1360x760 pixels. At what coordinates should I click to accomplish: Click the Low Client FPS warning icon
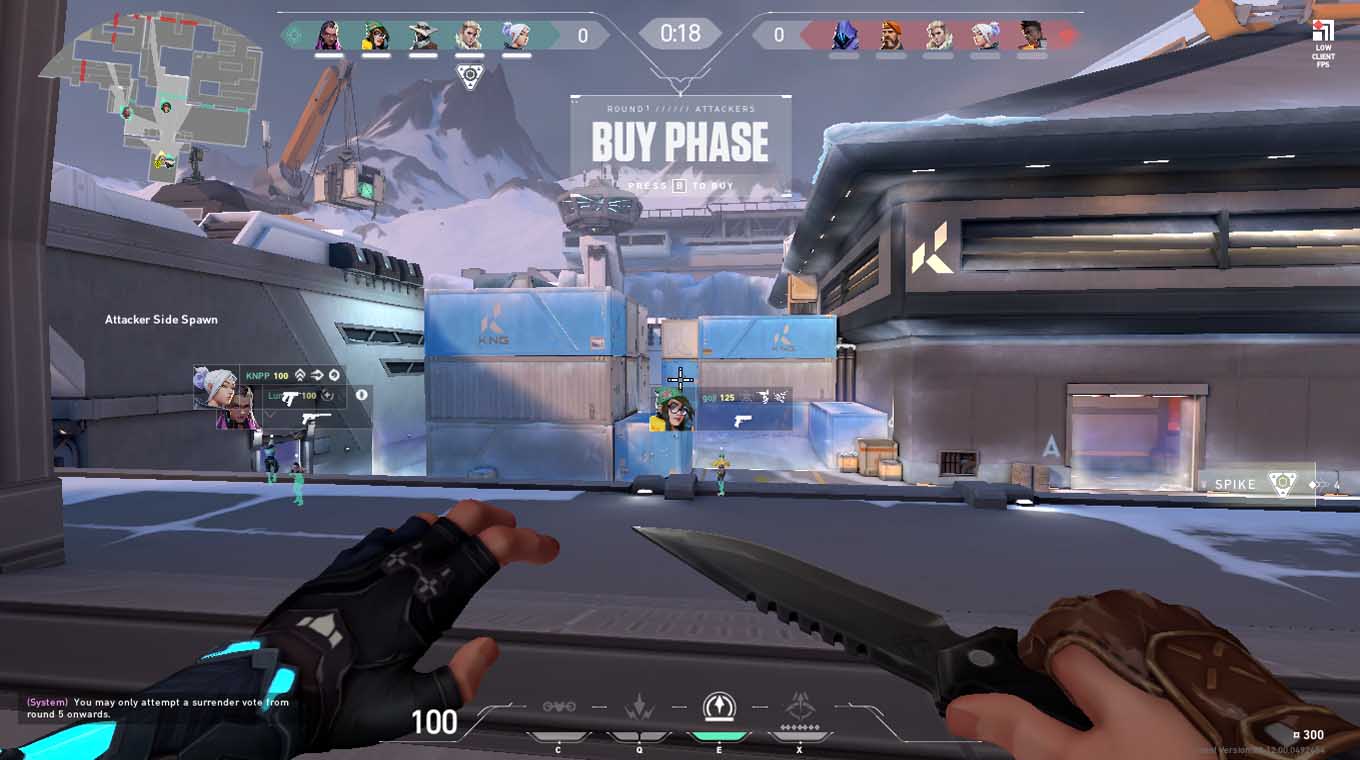click(x=1323, y=42)
